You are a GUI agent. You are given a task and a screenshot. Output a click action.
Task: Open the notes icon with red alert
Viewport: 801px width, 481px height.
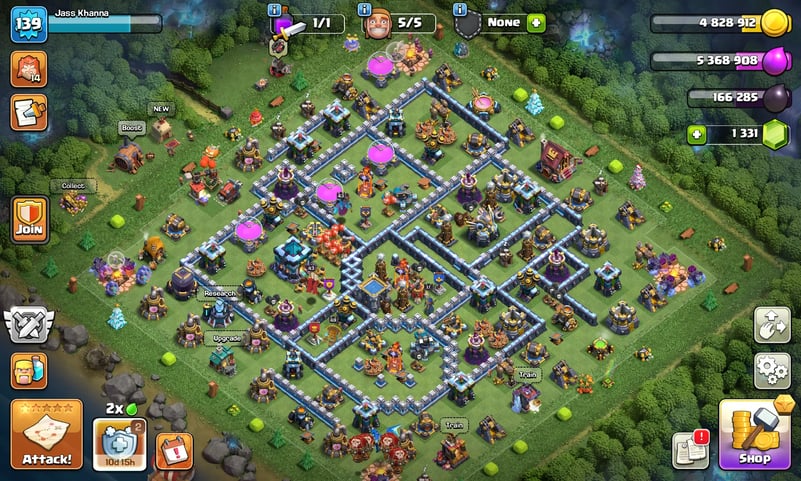point(690,450)
